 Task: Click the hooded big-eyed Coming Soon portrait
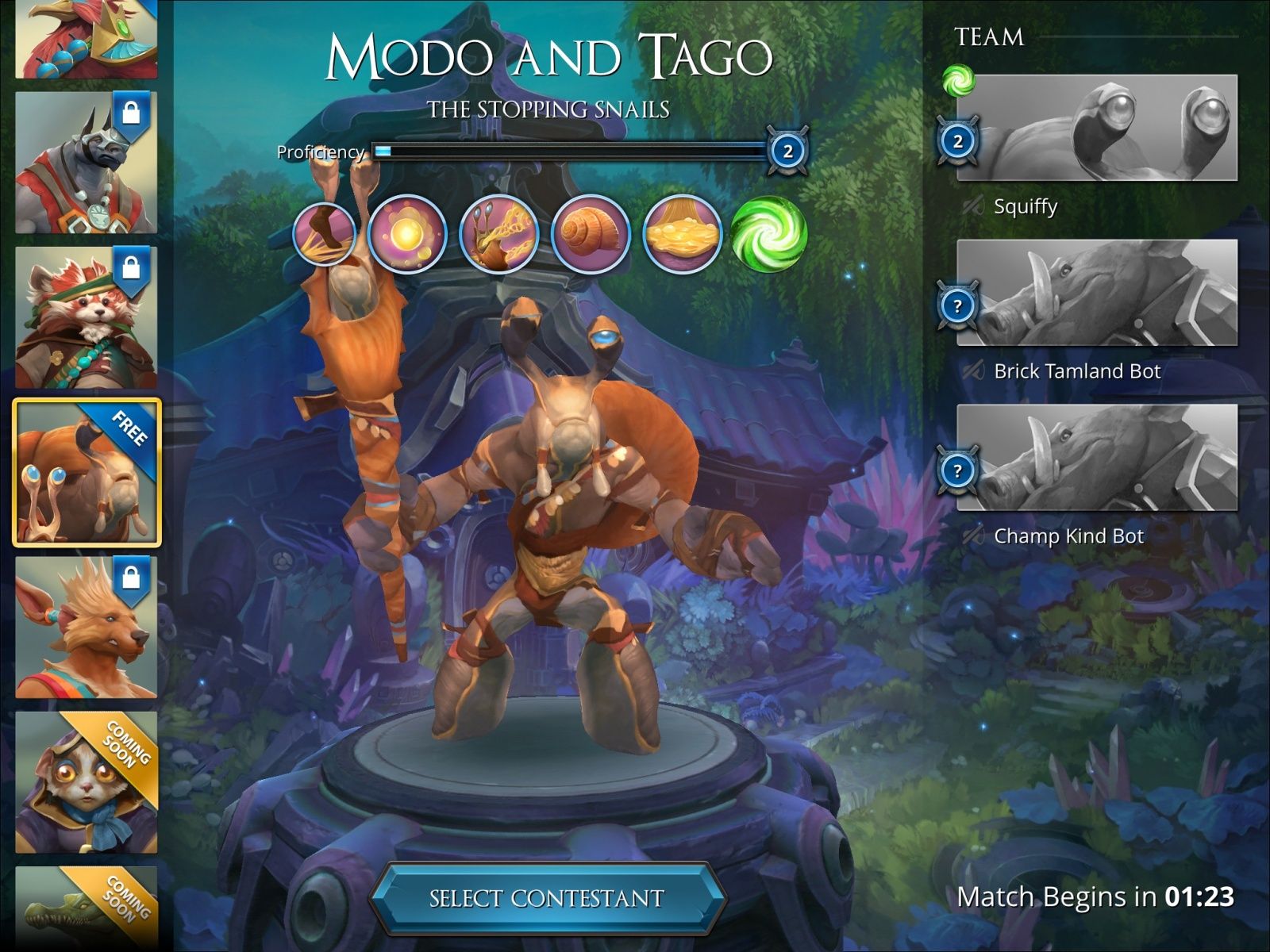pyautogui.click(x=87, y=782)
